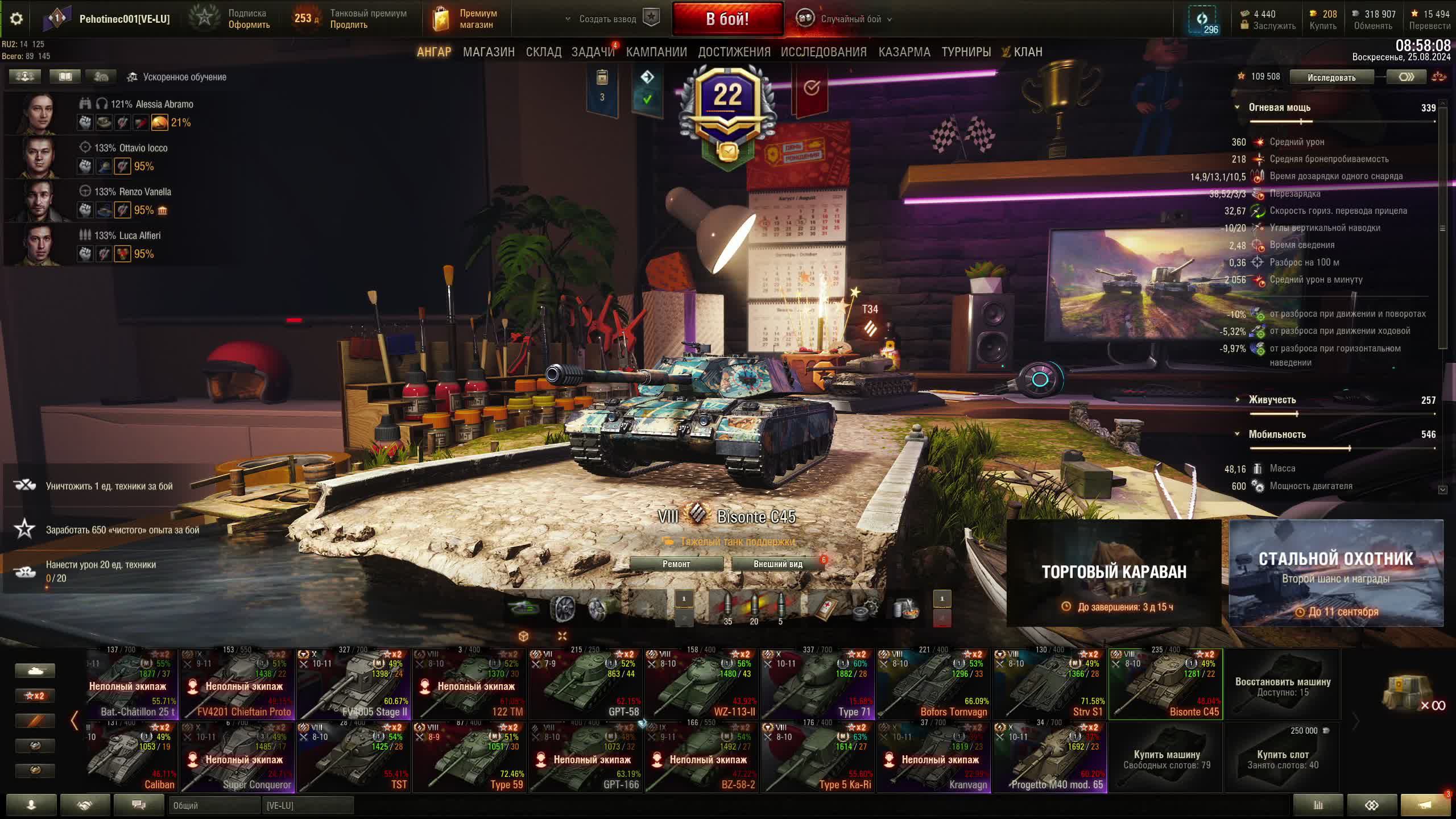Open the КАЗАРМА tab

(x=904, y=52)
